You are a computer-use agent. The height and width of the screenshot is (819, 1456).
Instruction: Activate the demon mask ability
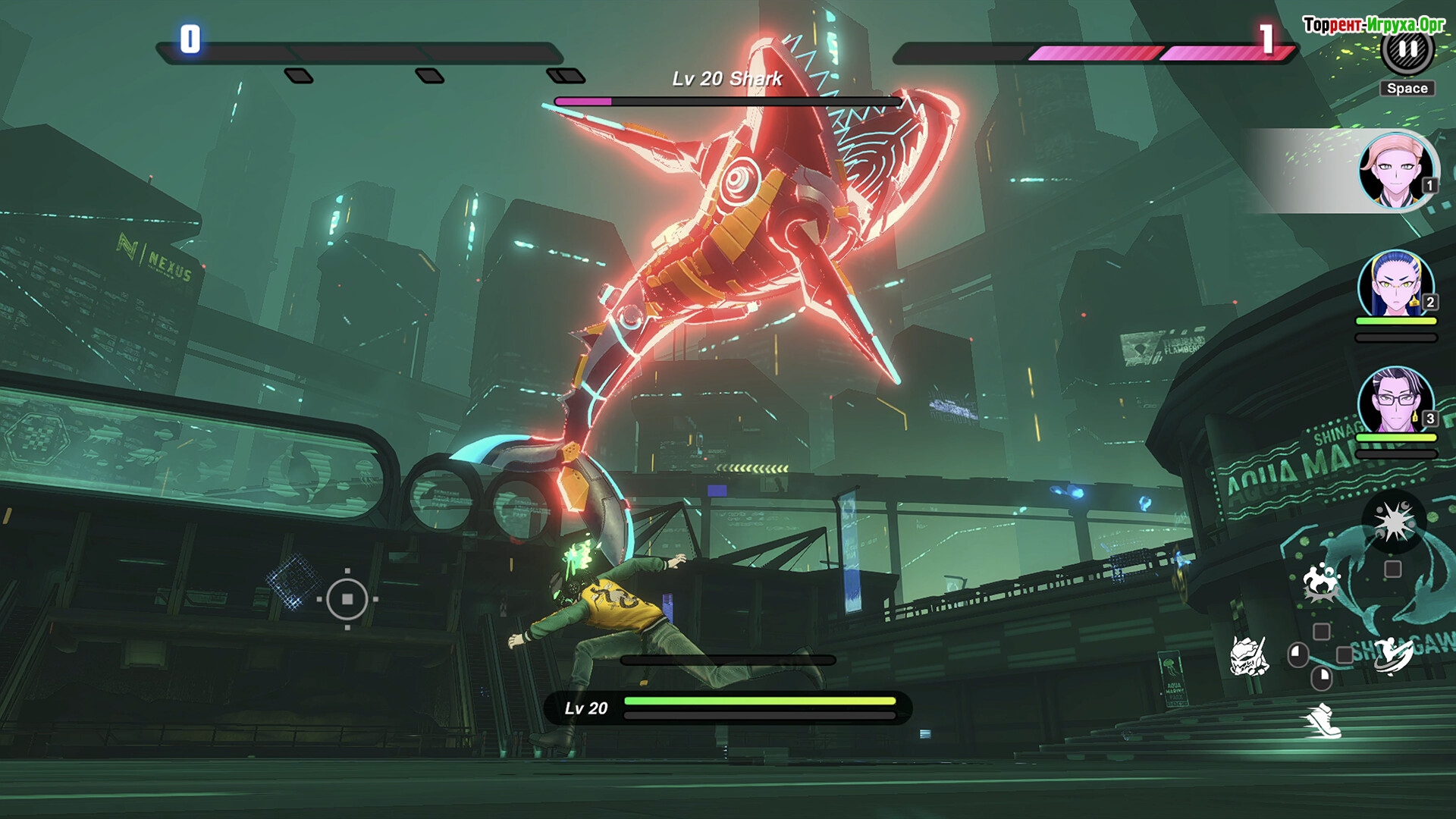[x=1248, y=656]
